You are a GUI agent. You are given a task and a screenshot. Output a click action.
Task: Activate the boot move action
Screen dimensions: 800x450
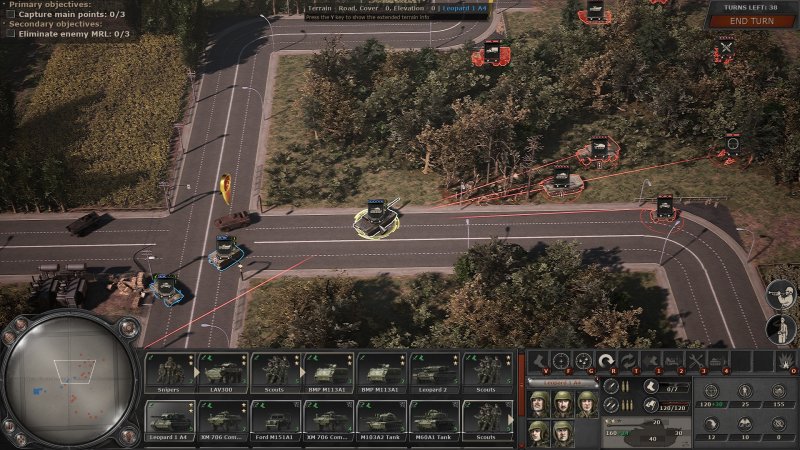pyautogui.click(x=538, y=360)
